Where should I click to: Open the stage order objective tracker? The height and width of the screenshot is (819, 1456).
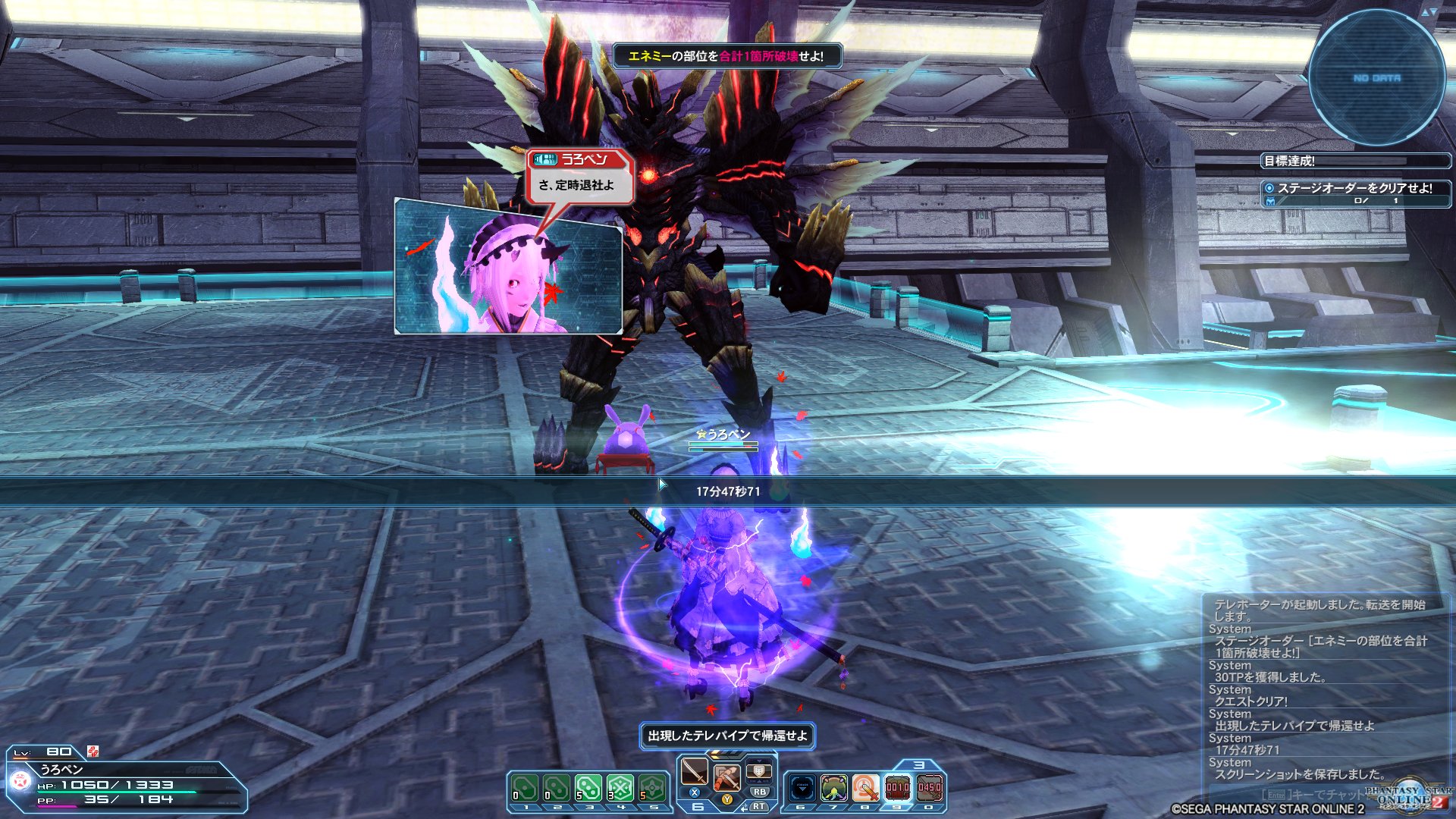[x=1354, y=193]
